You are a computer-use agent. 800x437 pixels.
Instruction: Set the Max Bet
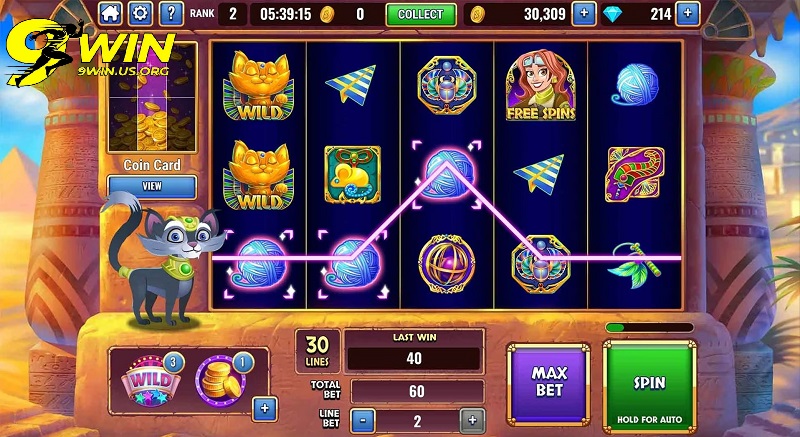(548, 381)
